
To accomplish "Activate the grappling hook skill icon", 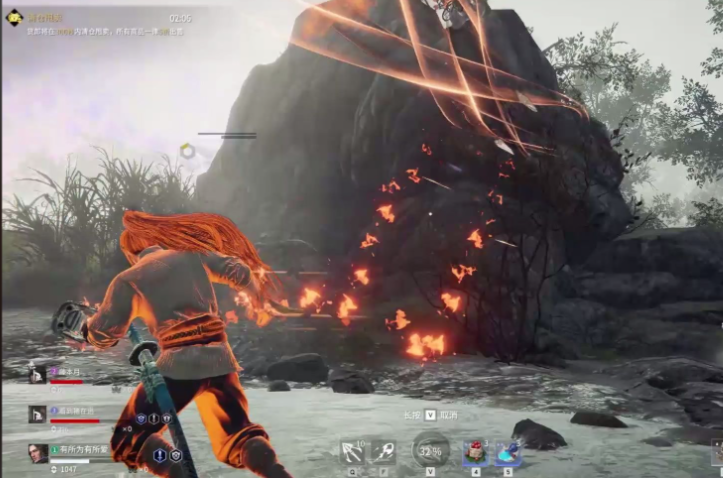I will (x=352, y=450).
